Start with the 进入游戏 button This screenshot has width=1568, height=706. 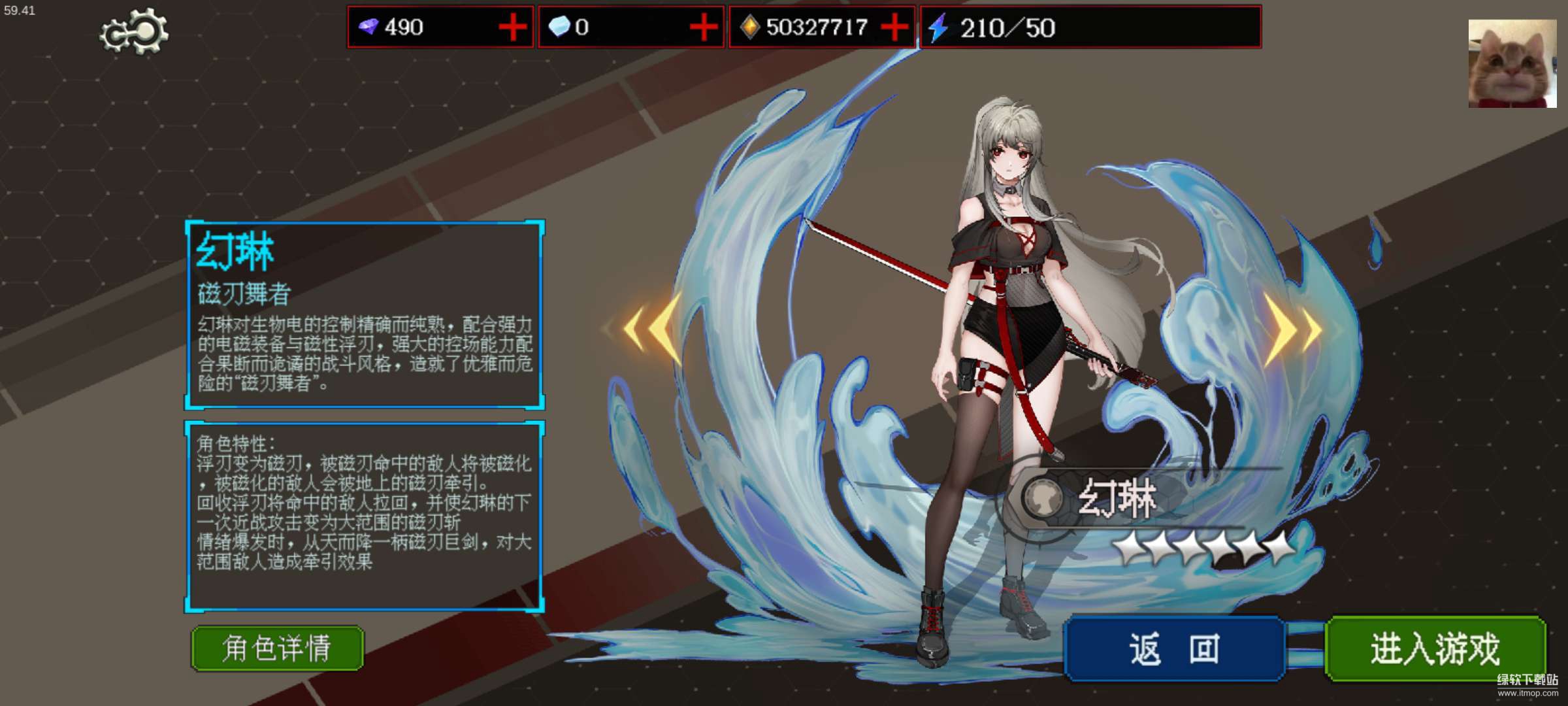pos(1435,649)
